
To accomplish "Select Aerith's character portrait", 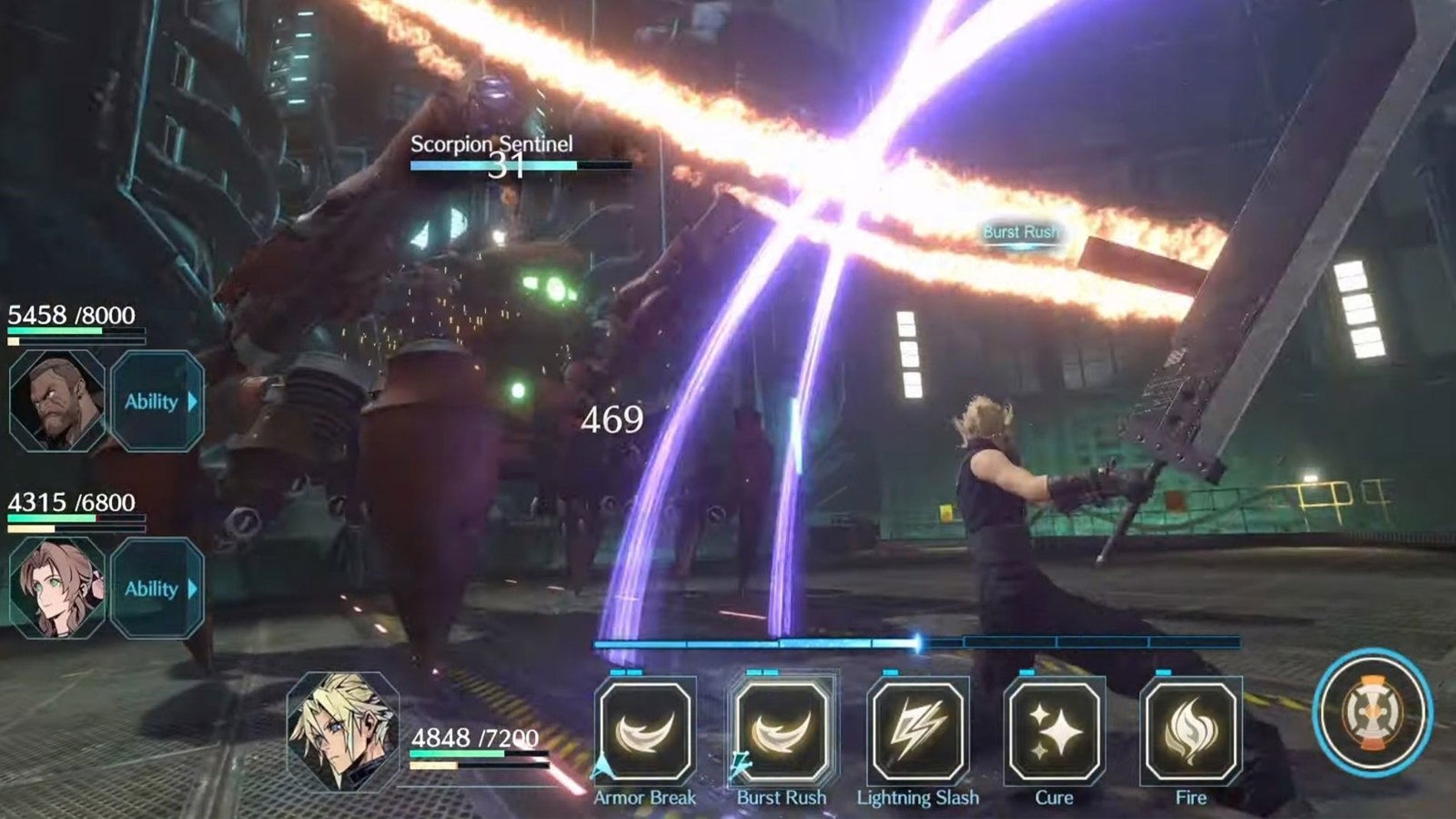I will click(x=57, y=588).
